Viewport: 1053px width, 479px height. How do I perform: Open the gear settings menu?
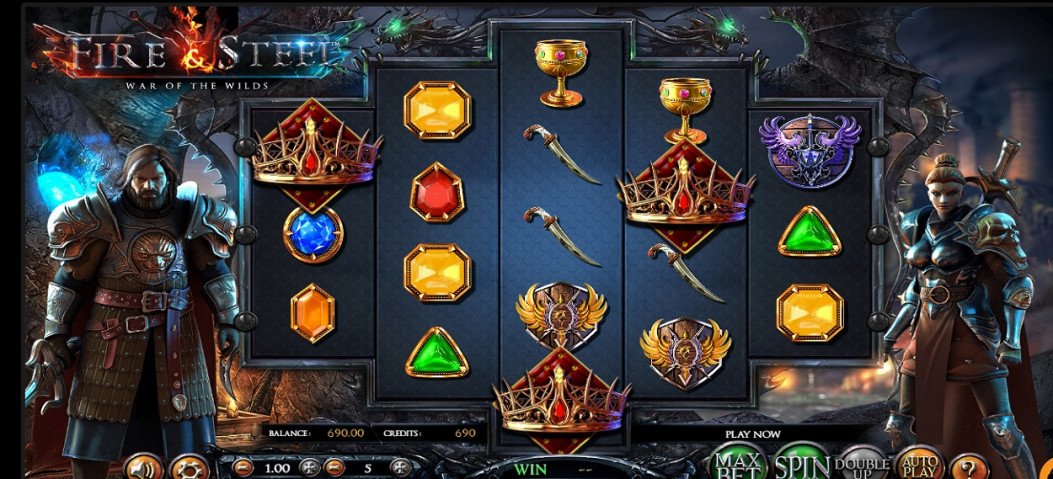click(x=189, y=467)
